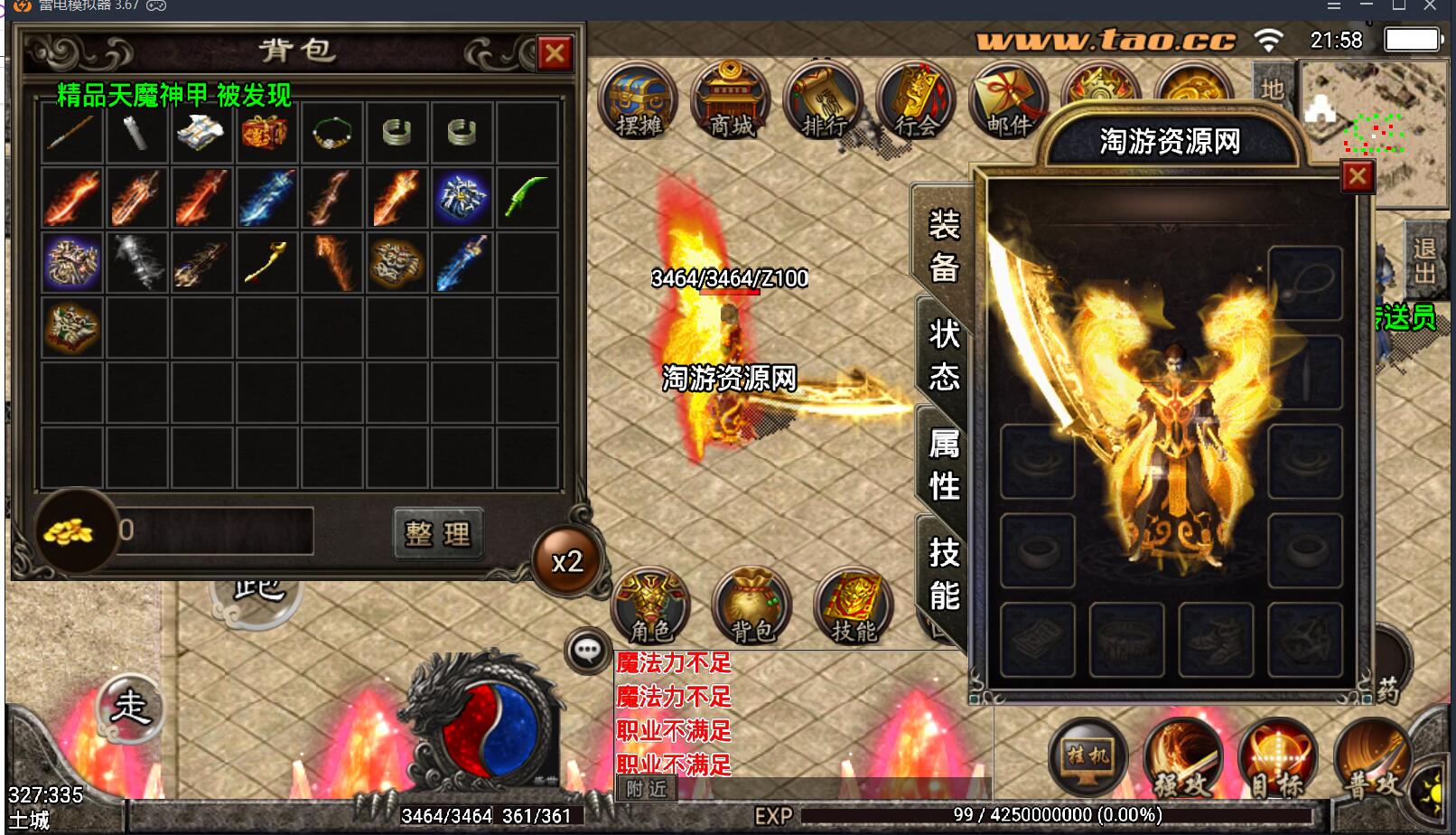Choose the green curved blade in the bag
The image size is (1456, 835).
coord(527,197)
